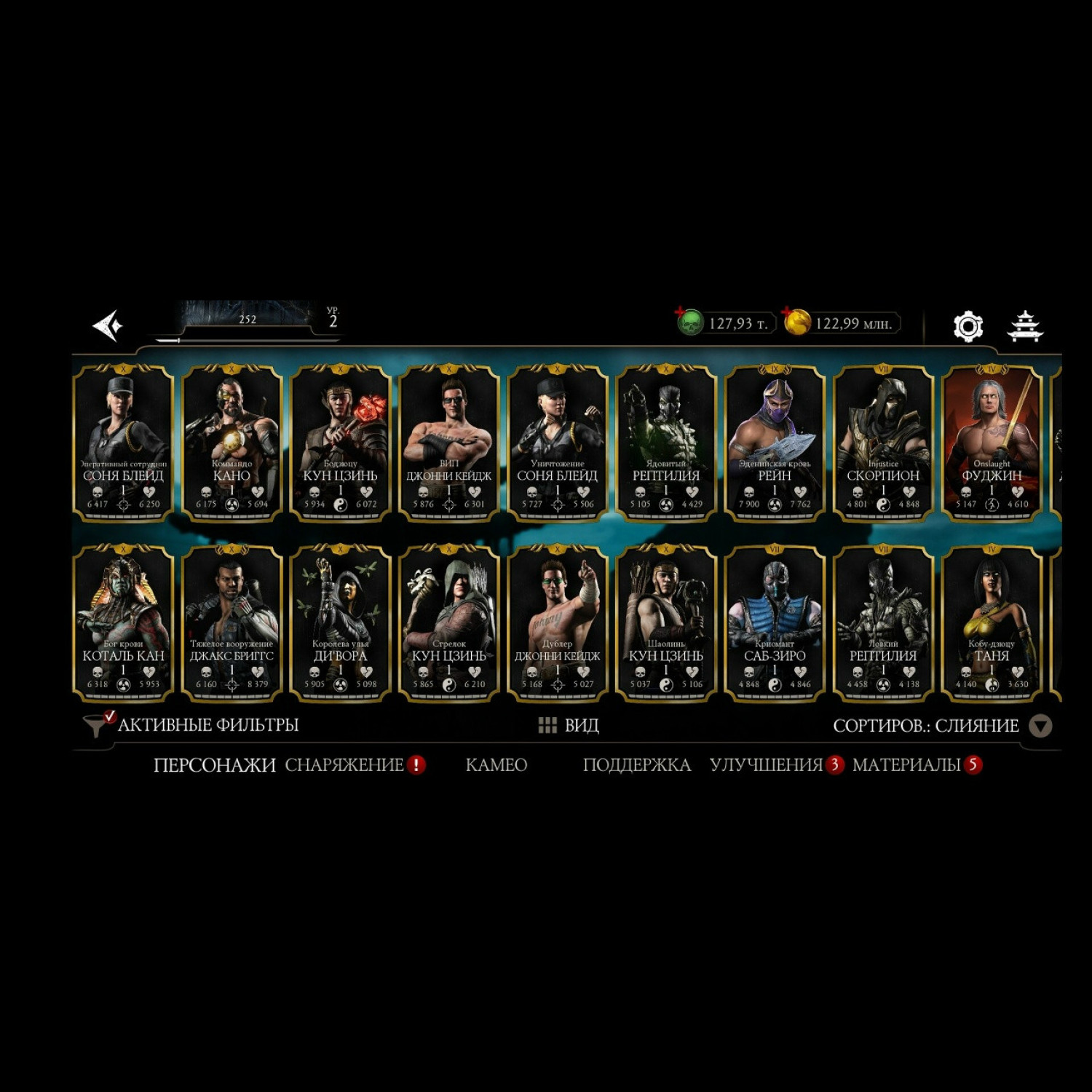Select the D'Vorah Hive Queen card
The image size is (1092, 1092).
pyautogui.click(x=340, y=623)
